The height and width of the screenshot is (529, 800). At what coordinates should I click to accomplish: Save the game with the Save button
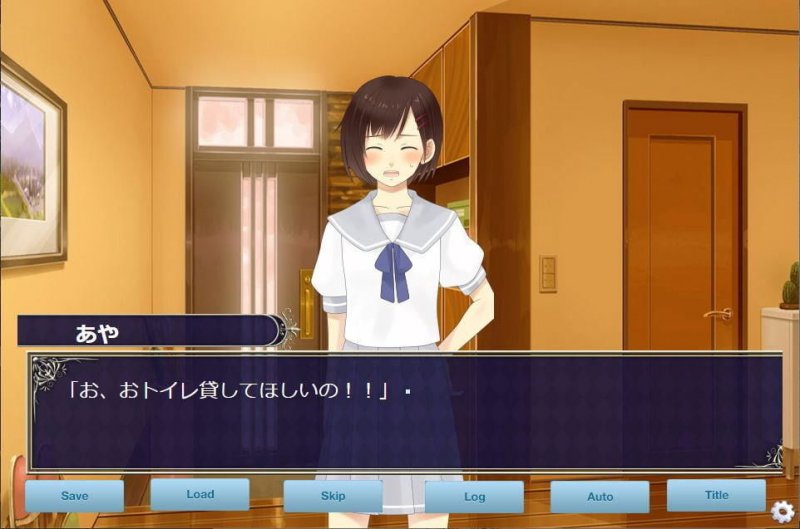point(75,496)
